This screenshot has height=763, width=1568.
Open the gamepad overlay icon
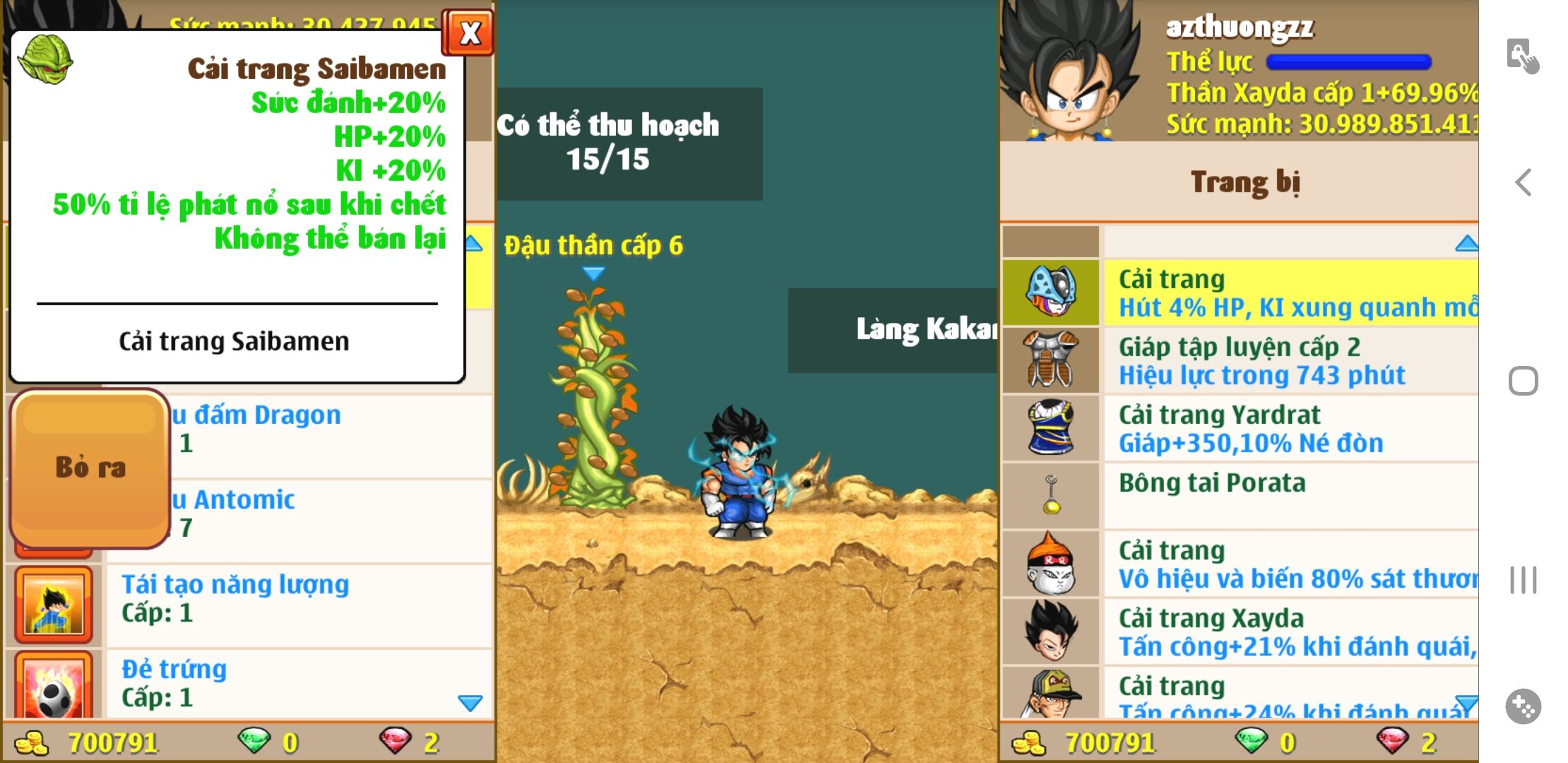tap(1523, 706)
